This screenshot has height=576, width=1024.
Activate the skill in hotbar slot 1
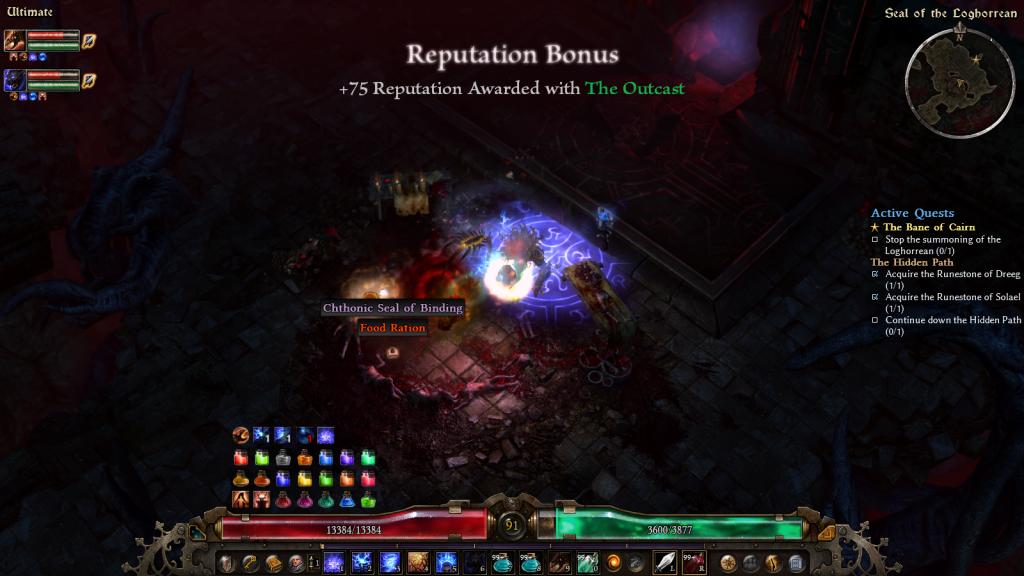coord(334,562)
